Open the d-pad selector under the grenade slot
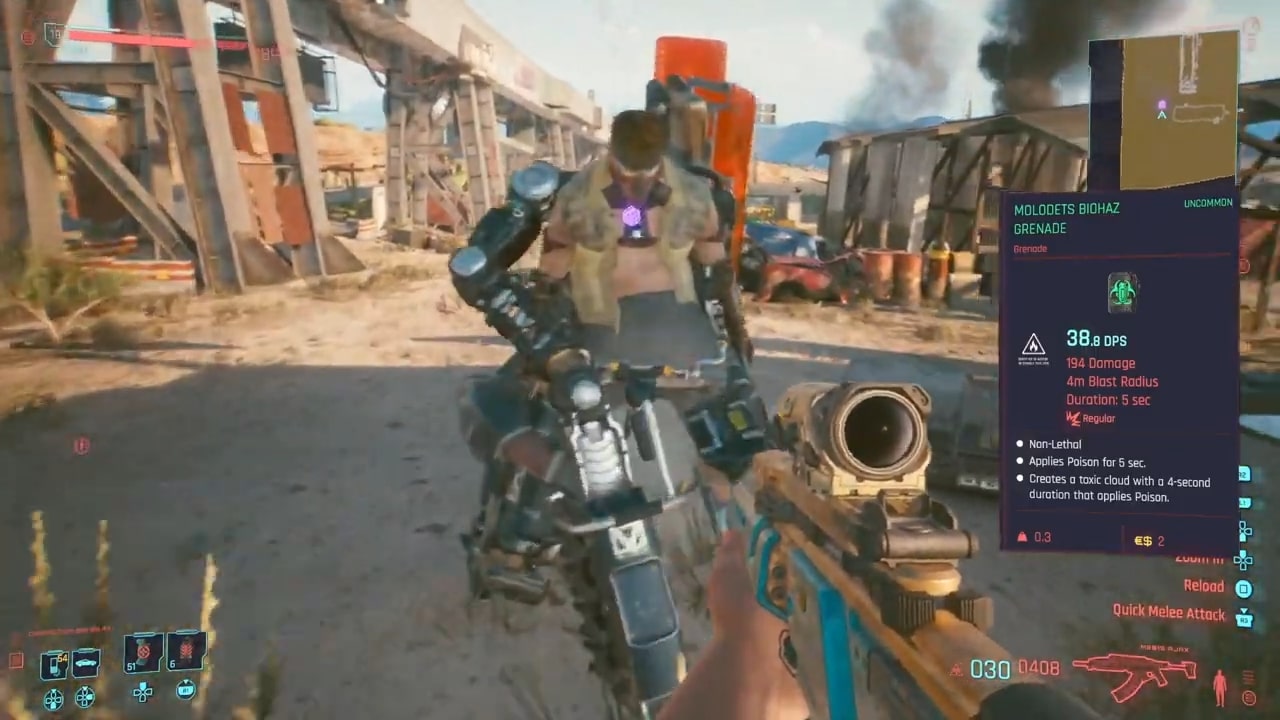 pyautogui.click(x=142, y=693)
